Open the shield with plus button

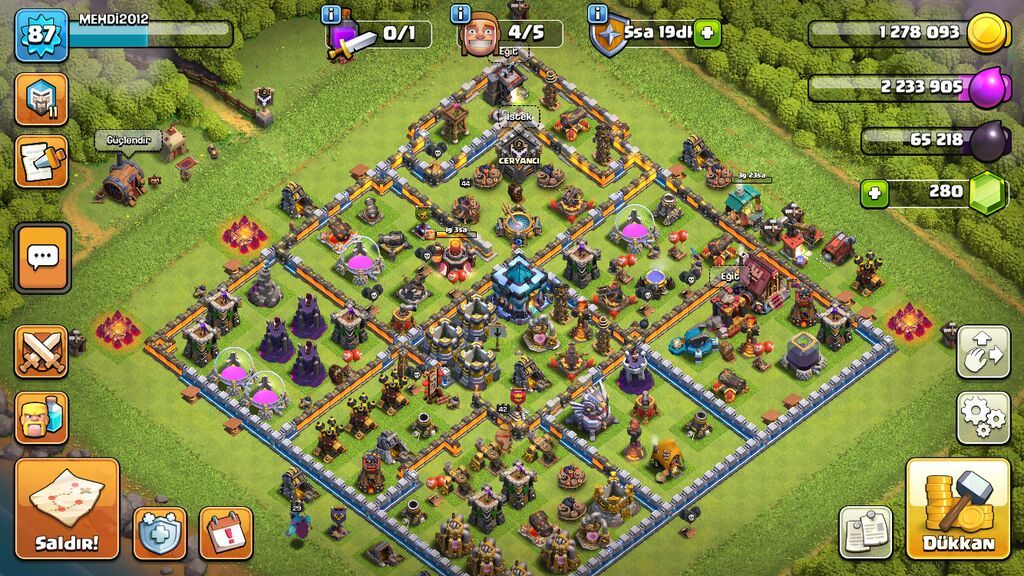(x=159, y=532)
